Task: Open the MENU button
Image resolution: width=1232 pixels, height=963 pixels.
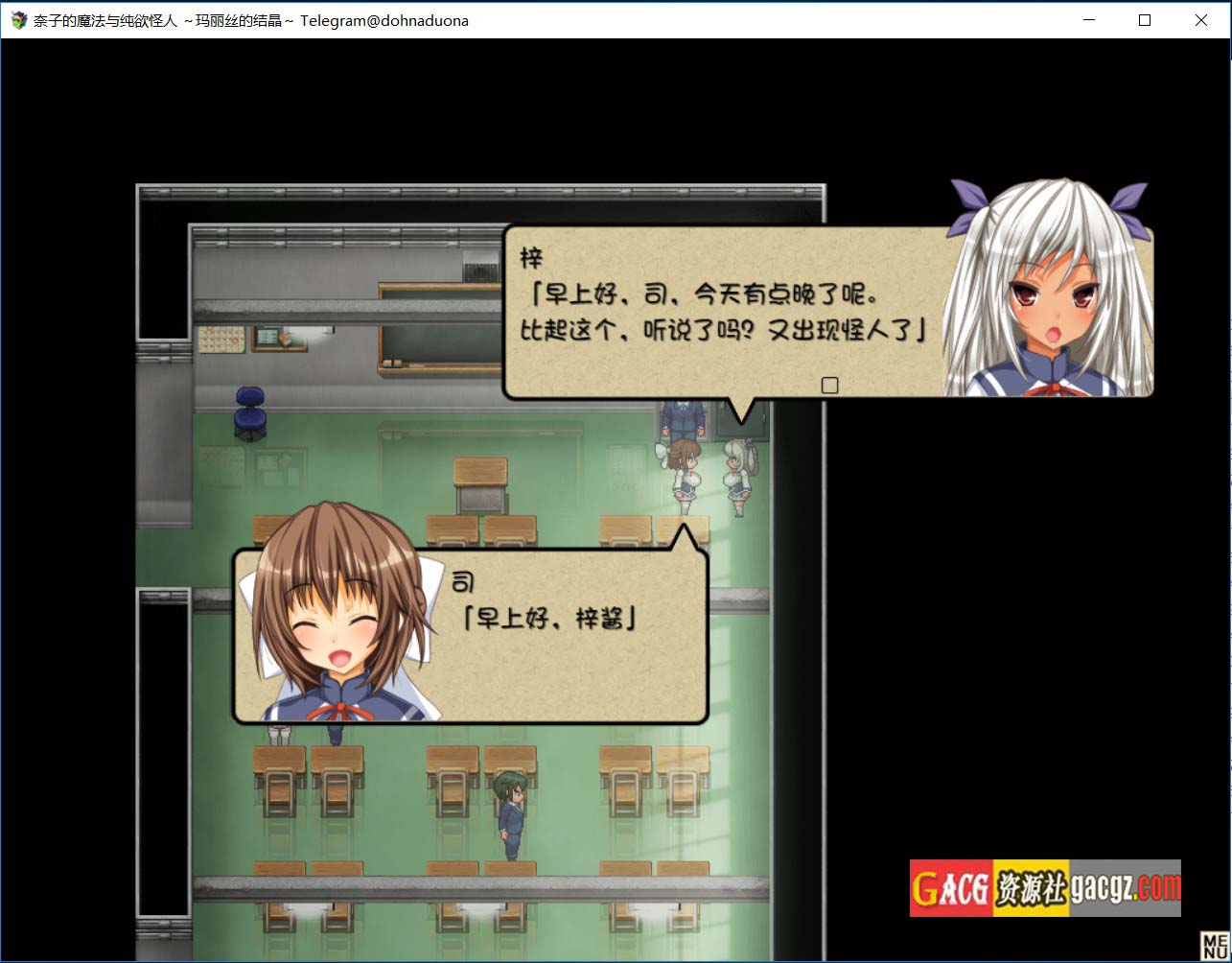Action: [1214, 946]
